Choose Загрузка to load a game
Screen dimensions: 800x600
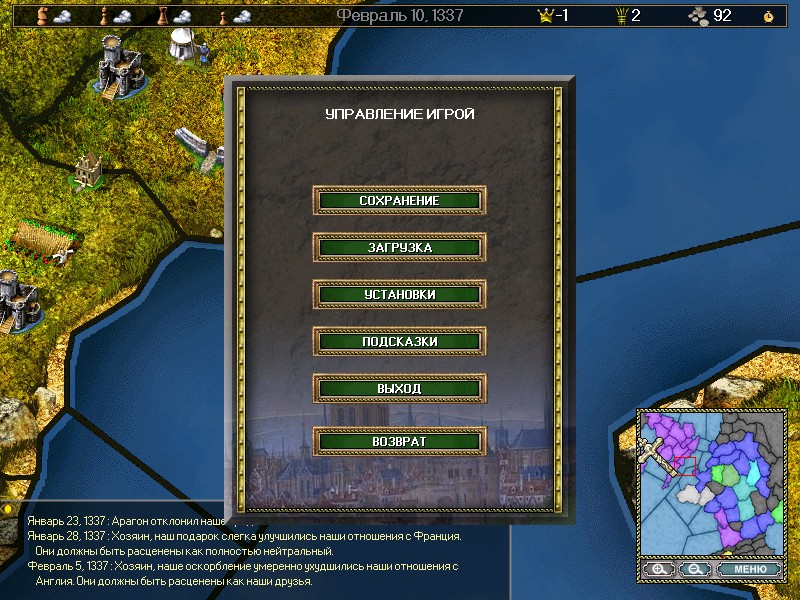tap(399, 247)
